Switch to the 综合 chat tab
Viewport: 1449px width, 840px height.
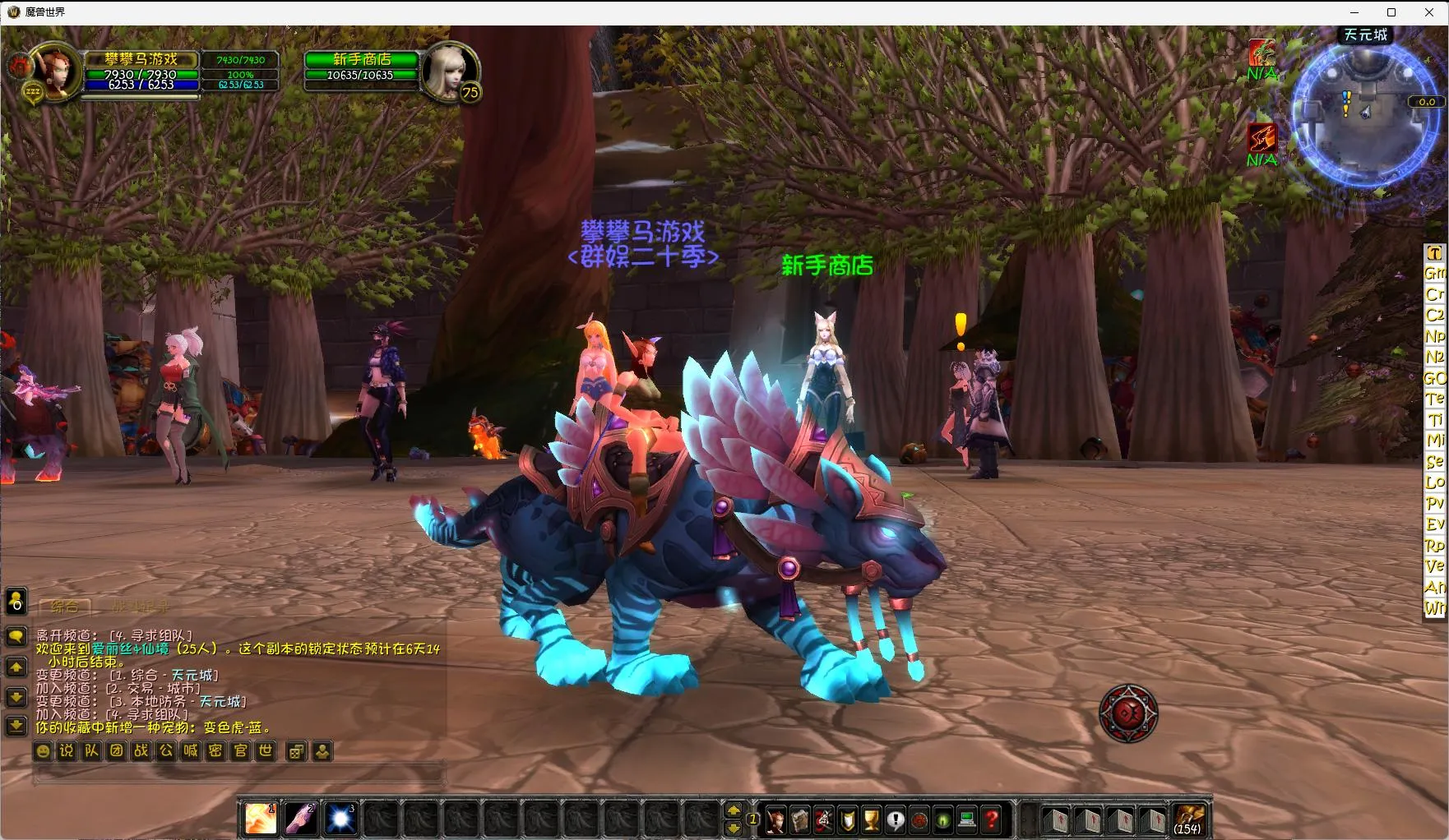[65, 607]
